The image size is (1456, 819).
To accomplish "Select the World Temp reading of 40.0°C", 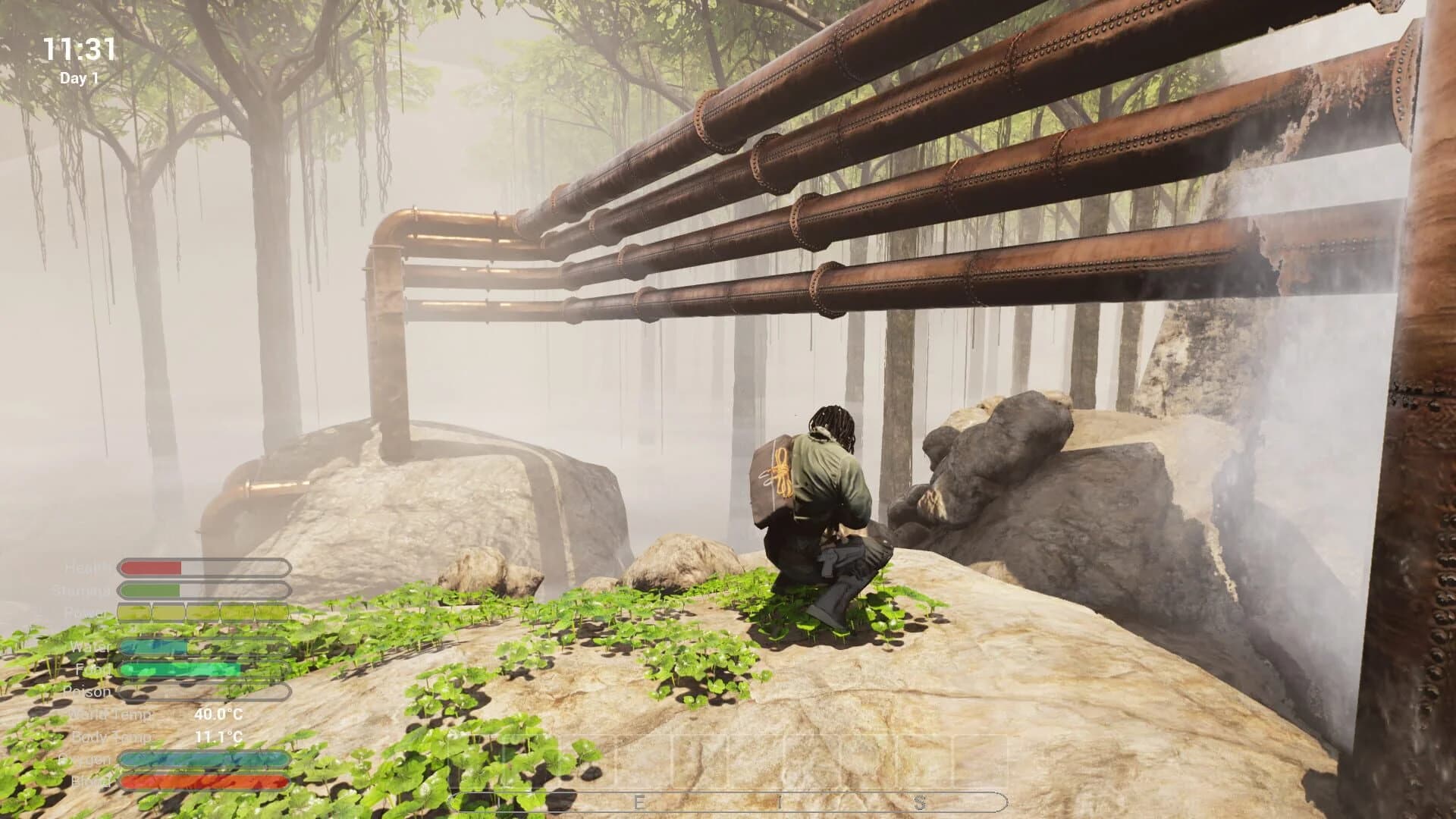I will coord(218,714).
